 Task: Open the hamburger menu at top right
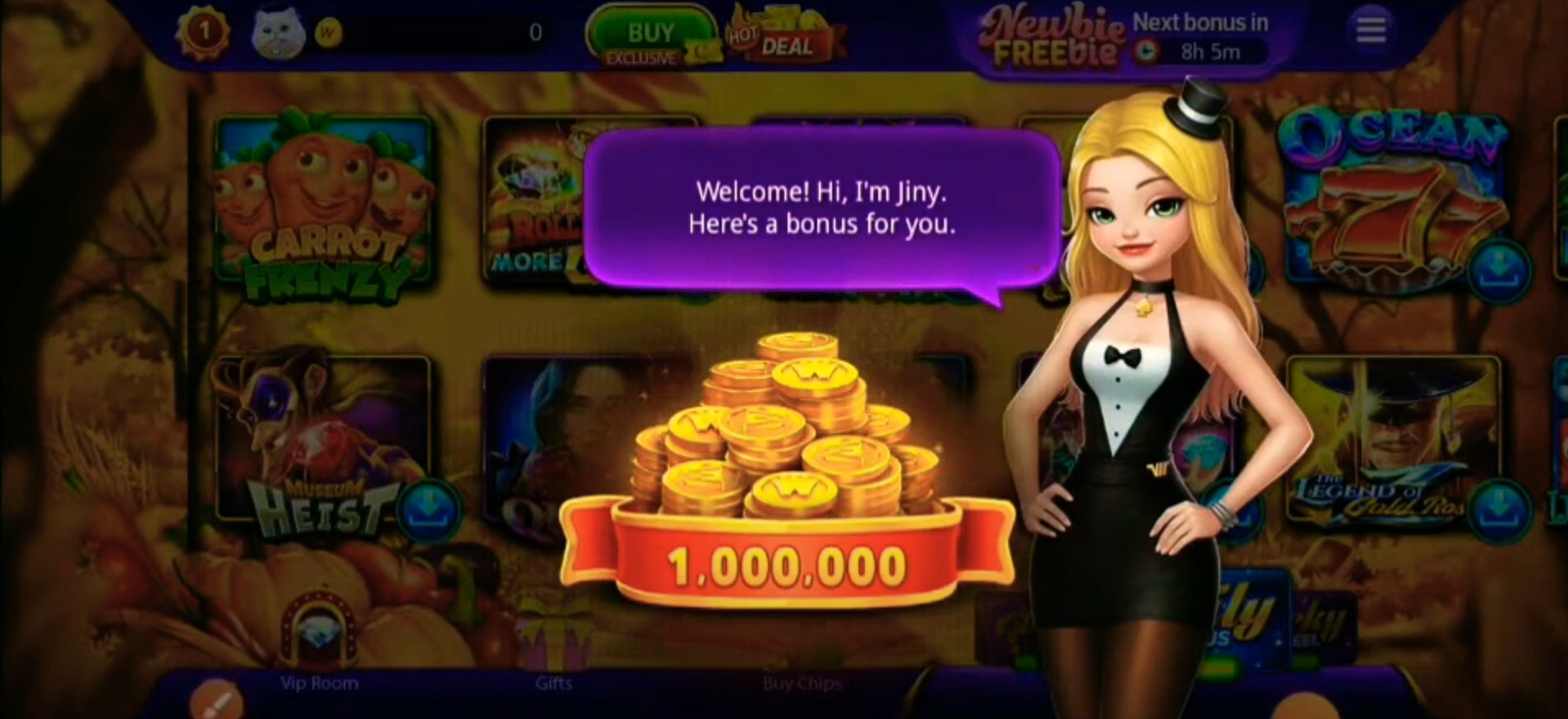[1370, 28]
